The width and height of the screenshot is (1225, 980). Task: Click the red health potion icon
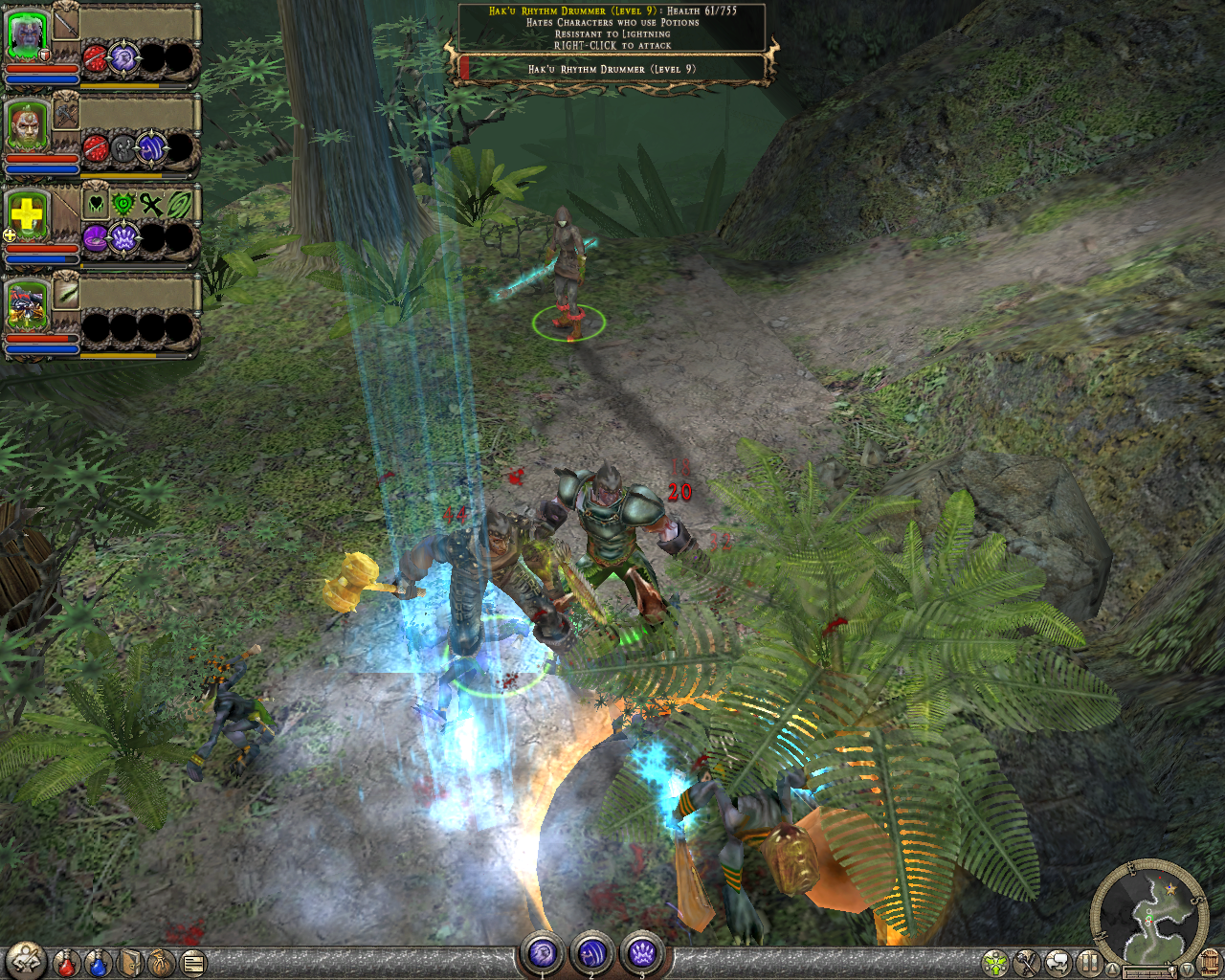click(x=64, y=963)
